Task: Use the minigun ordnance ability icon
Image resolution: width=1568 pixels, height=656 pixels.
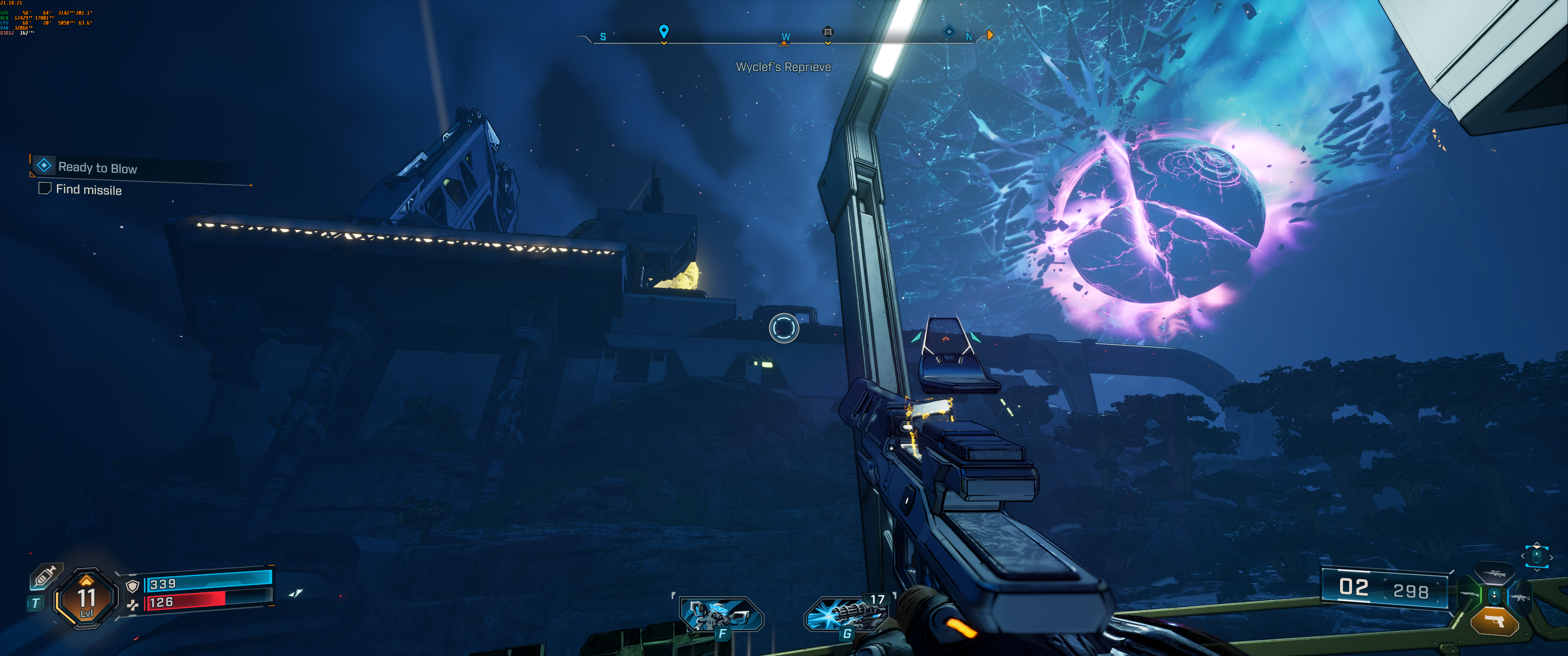Action: pos(845,615)
